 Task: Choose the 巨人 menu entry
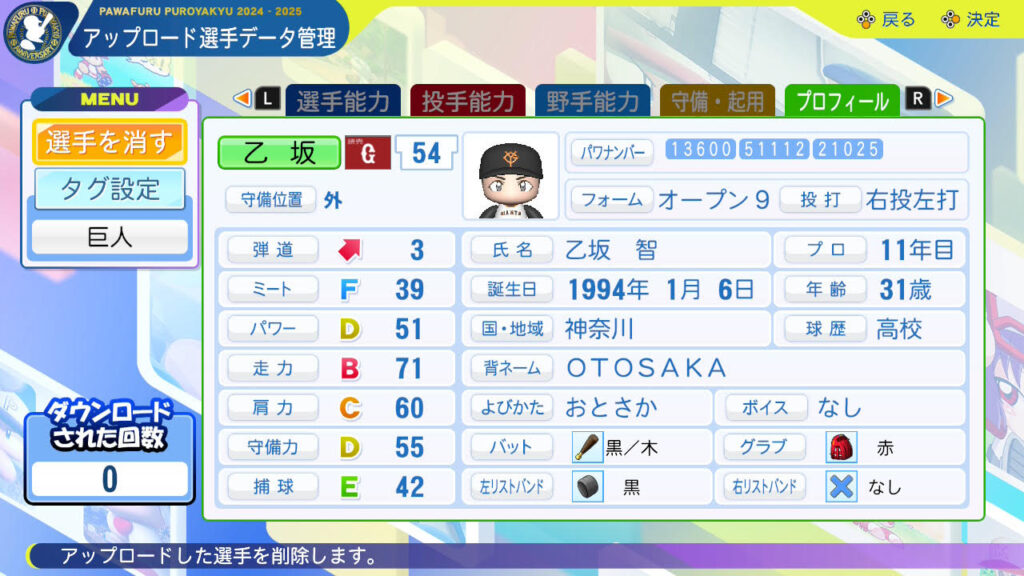tap(109, 237)
